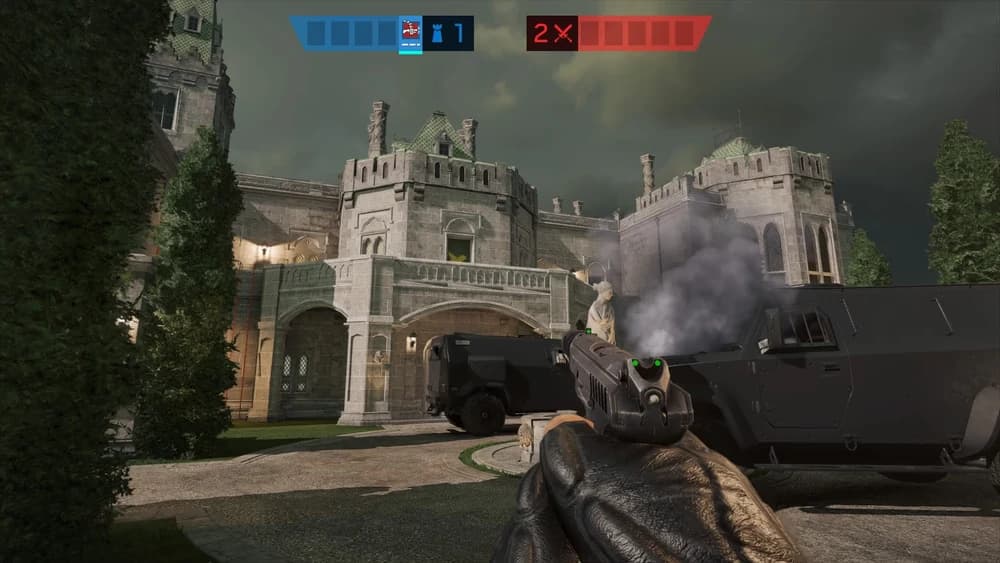This screenshot has width=1000, height=563.
Task: Click the red team crossed swords icon
Action: 565,33
